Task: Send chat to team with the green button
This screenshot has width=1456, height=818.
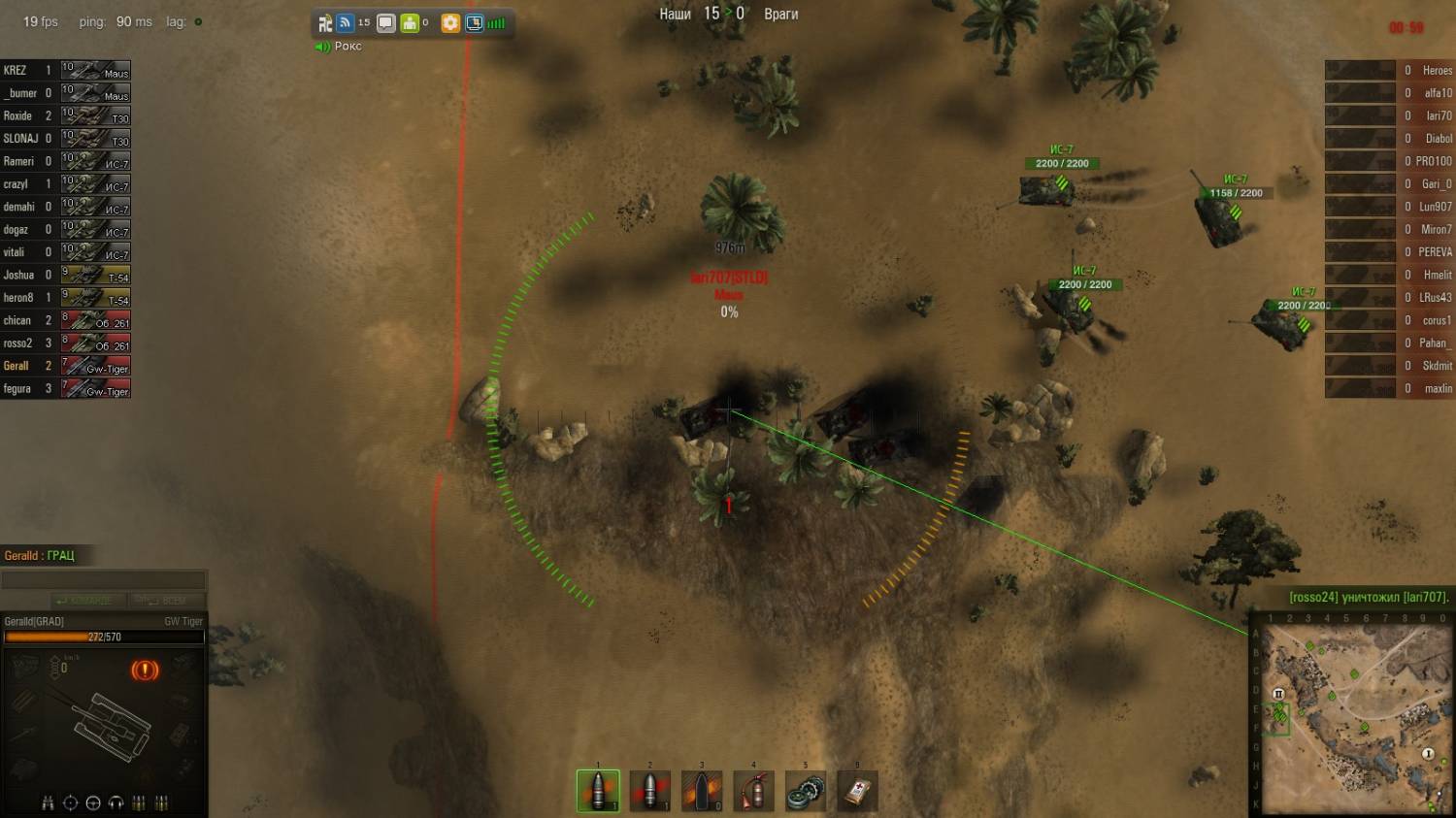Action: pos(87,601)
